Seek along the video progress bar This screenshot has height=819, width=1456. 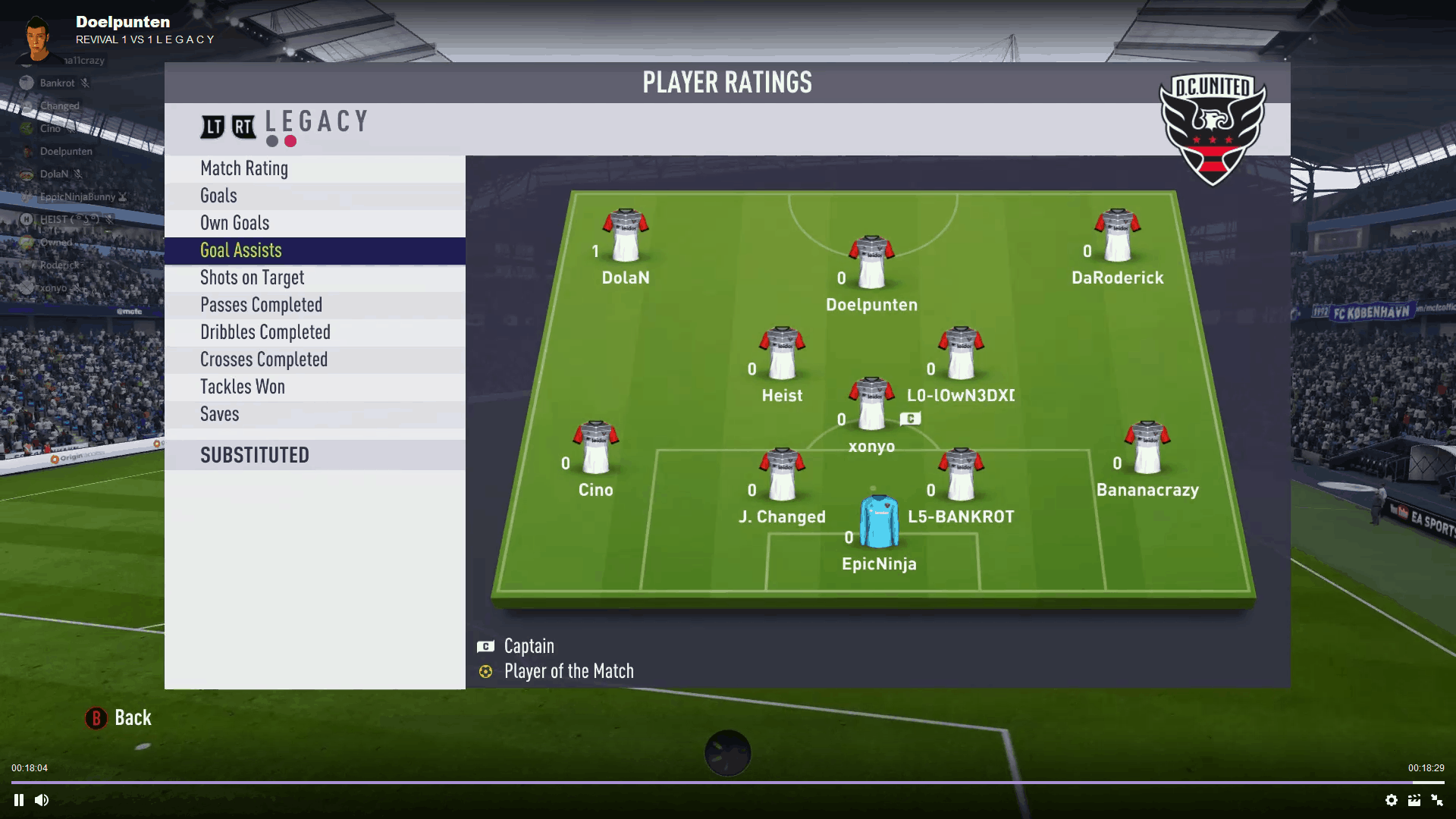pyautogui.click(x=728, y=782)
